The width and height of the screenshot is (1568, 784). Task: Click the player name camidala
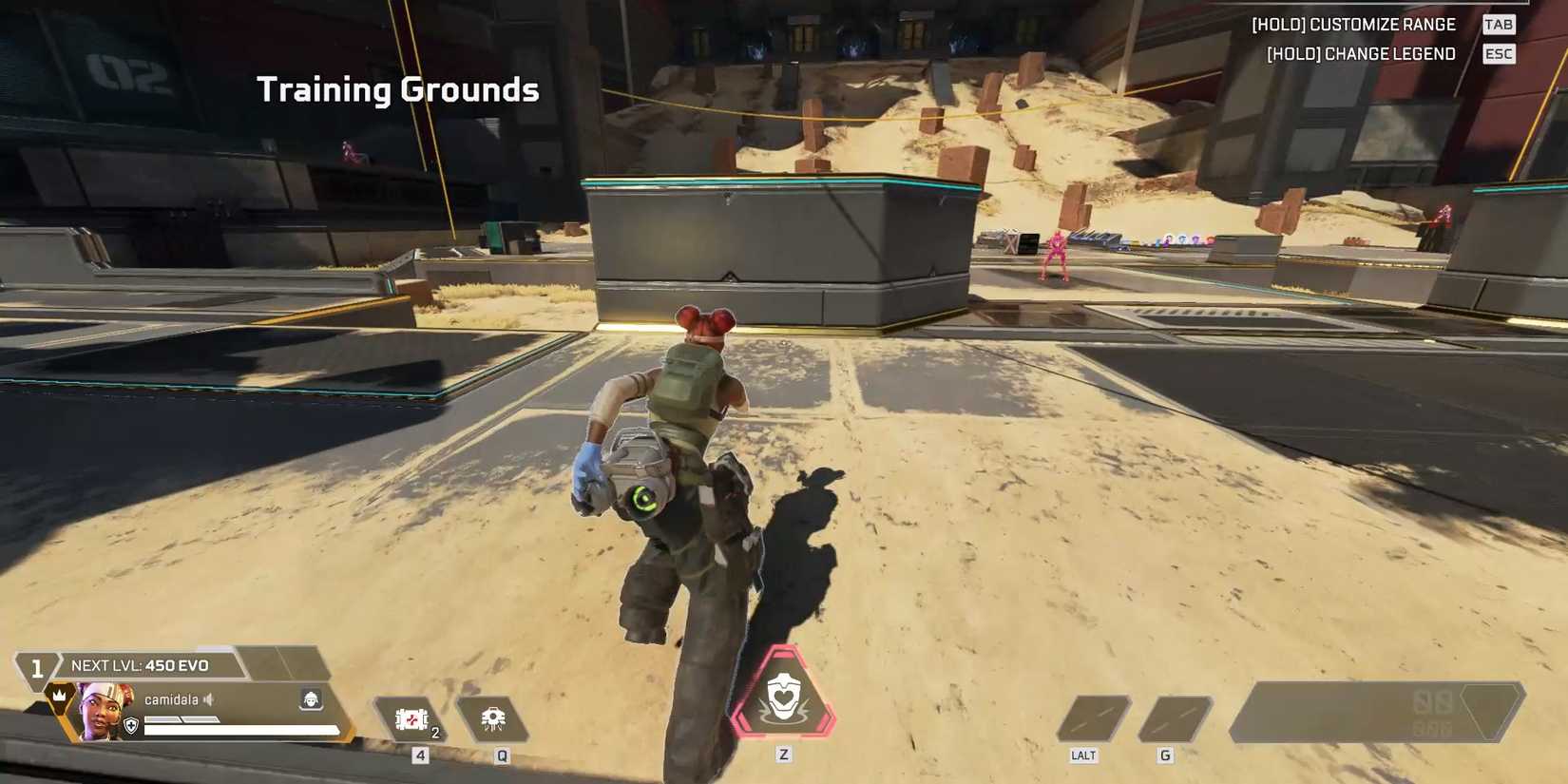171,699
